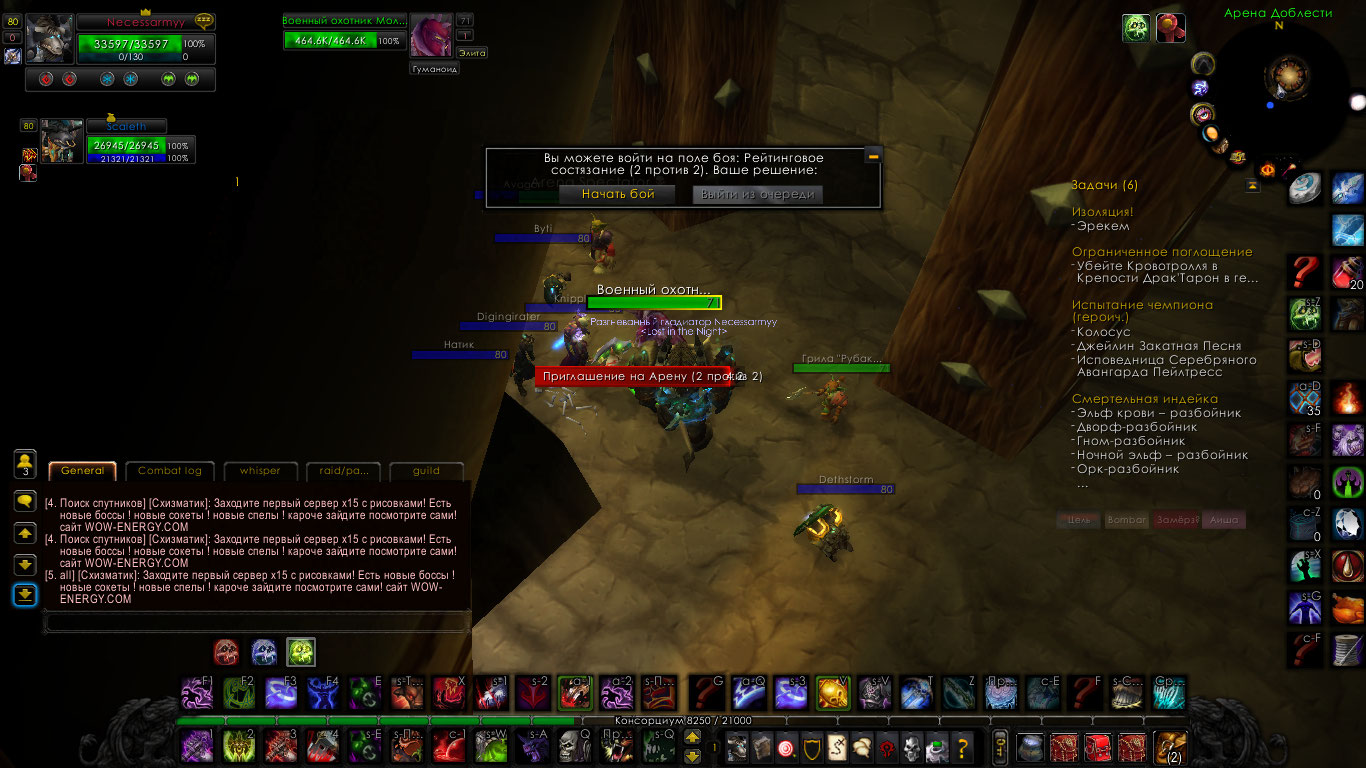Image resolution: width=1366 pixels, height=768 pixels.
Task: Open the keyring next to the bags
Action: pos(998,747)
